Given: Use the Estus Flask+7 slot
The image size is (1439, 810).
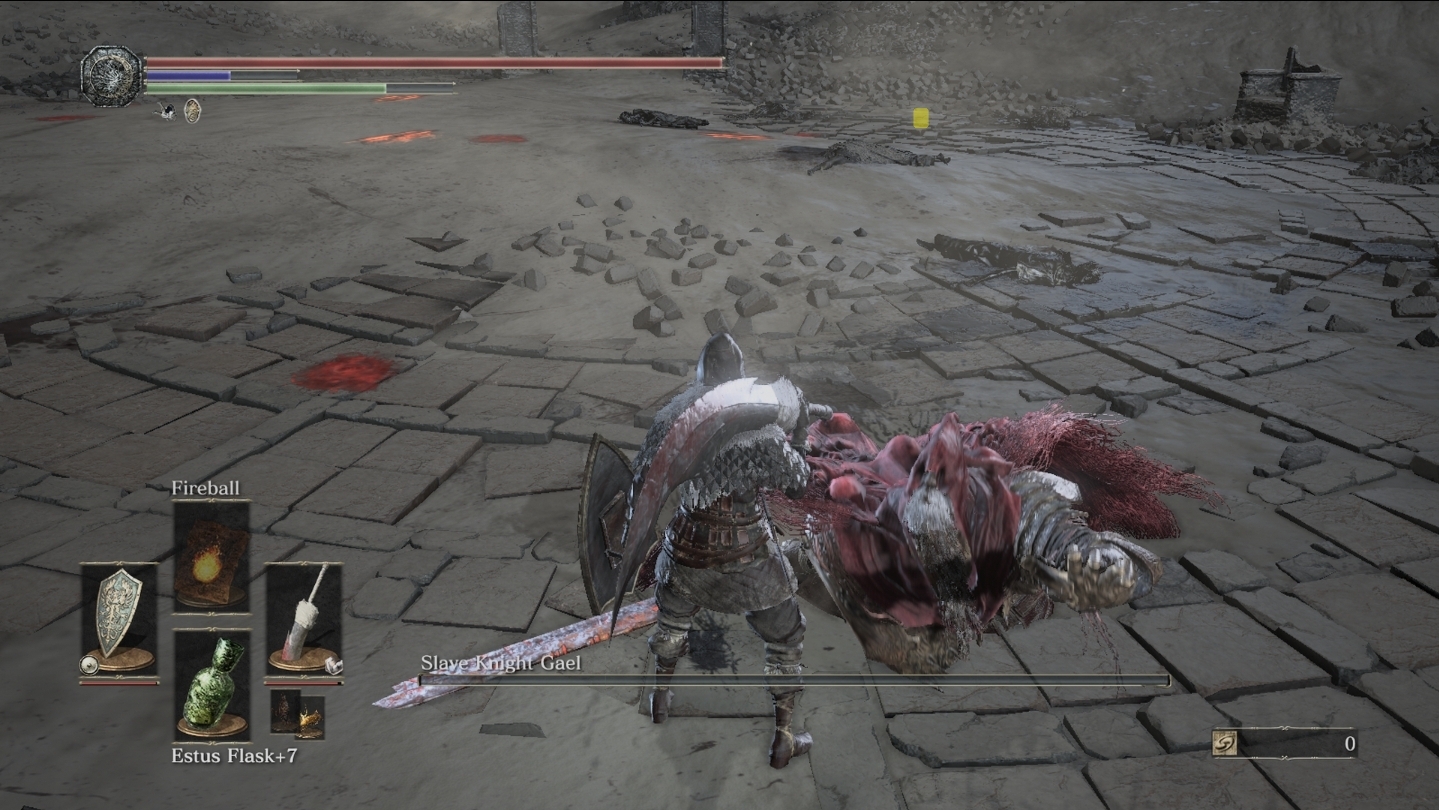Looking at the screenshot, I should pyautogui.click(x=211, y=684).
